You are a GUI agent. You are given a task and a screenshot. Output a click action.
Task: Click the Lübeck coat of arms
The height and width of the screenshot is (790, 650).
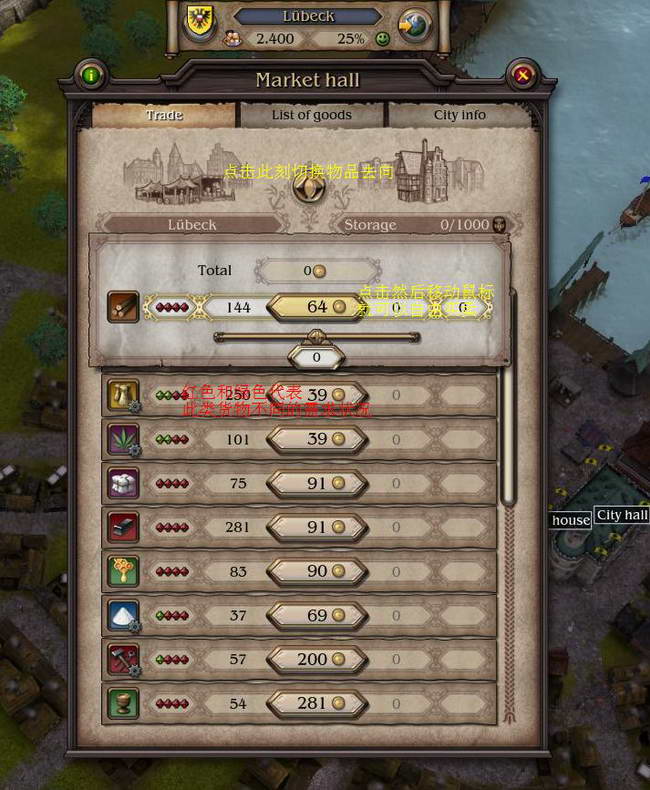click(x=198, y=22)
